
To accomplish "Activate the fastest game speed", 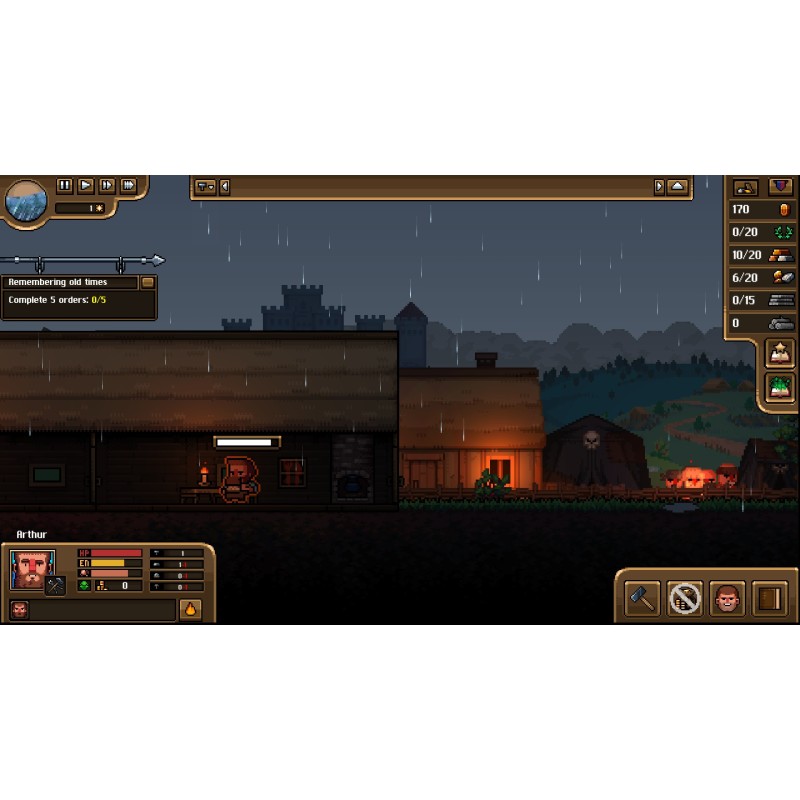I will click(128, 185).
